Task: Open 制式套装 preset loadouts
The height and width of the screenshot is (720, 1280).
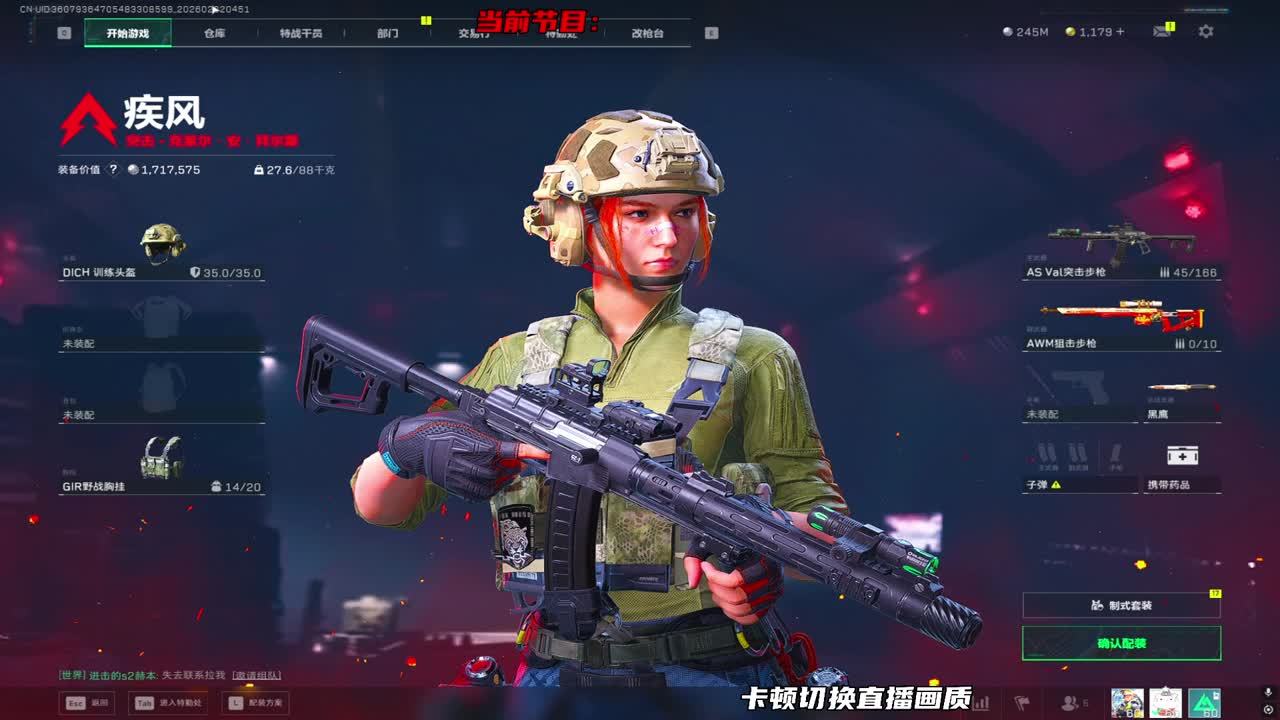Action: click(1121, 605)
